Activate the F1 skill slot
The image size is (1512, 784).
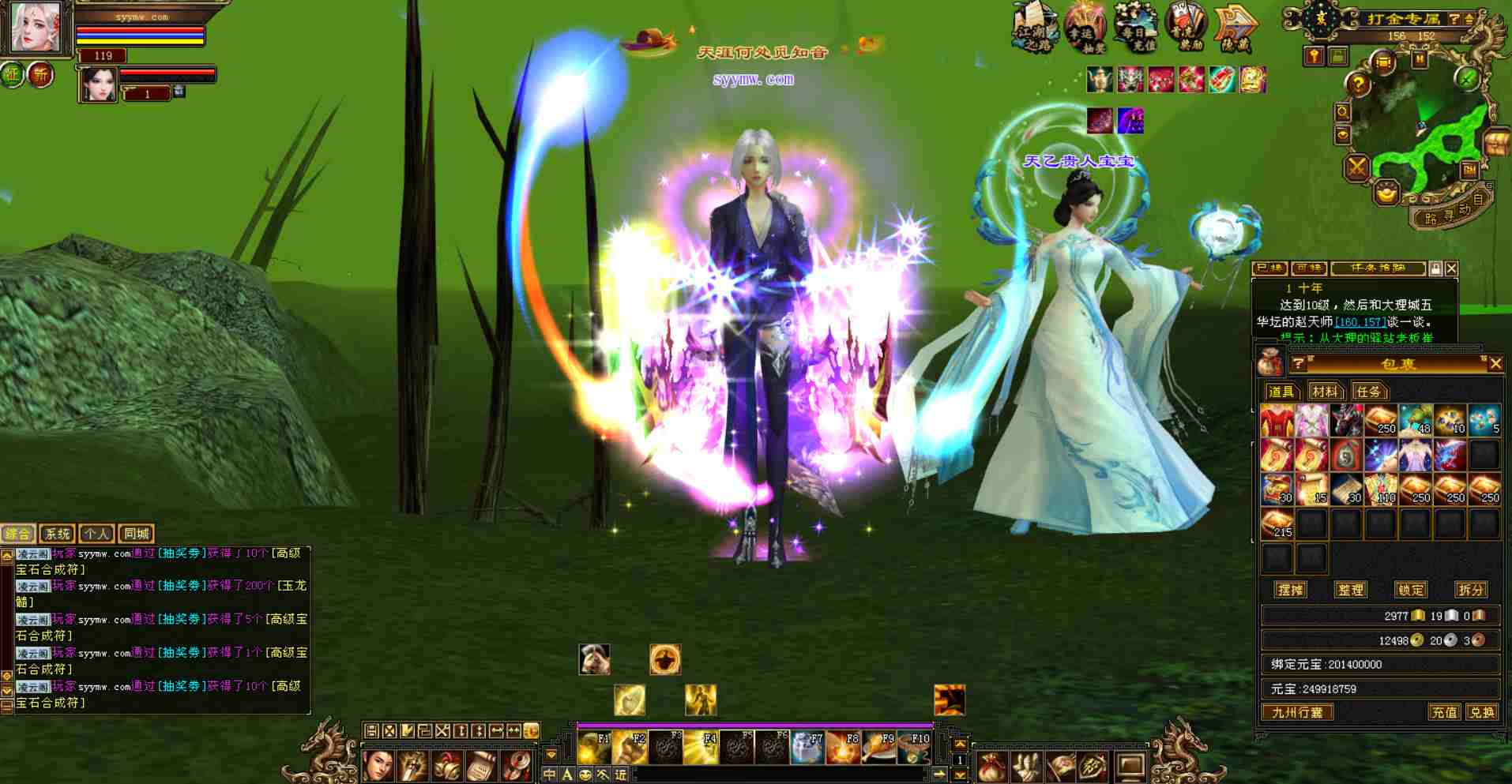tap(594, 747)
